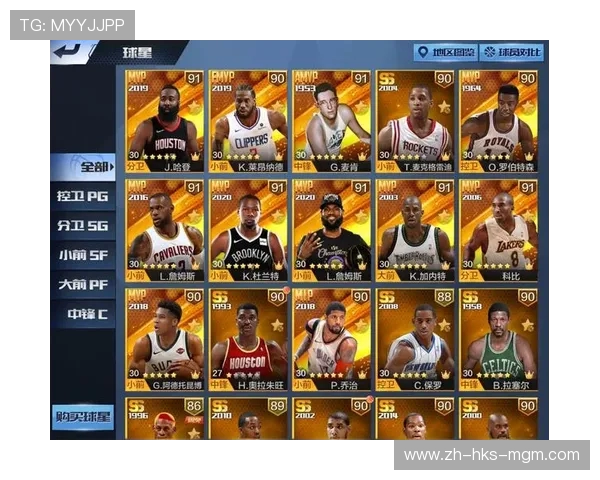
Task: Pick the O.罗伯特森 Royals card
Action: point(499,120)
